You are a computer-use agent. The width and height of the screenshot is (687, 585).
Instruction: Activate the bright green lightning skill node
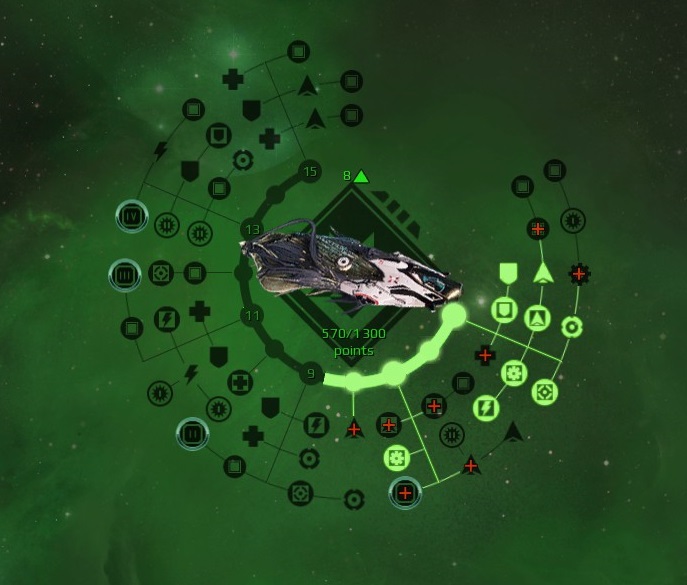(x=485, y=407)
